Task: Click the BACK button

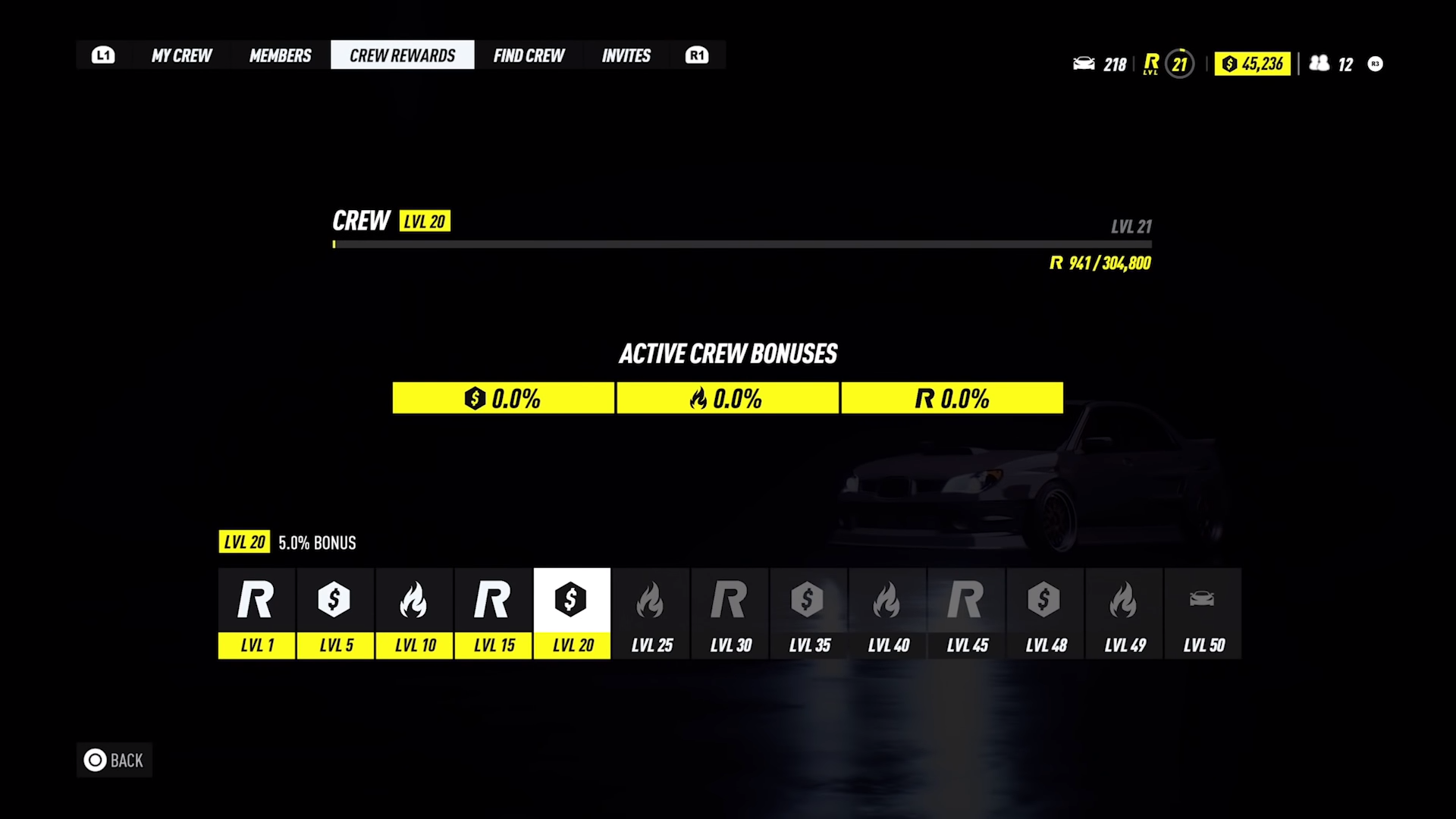Action: tap(114, 760)
